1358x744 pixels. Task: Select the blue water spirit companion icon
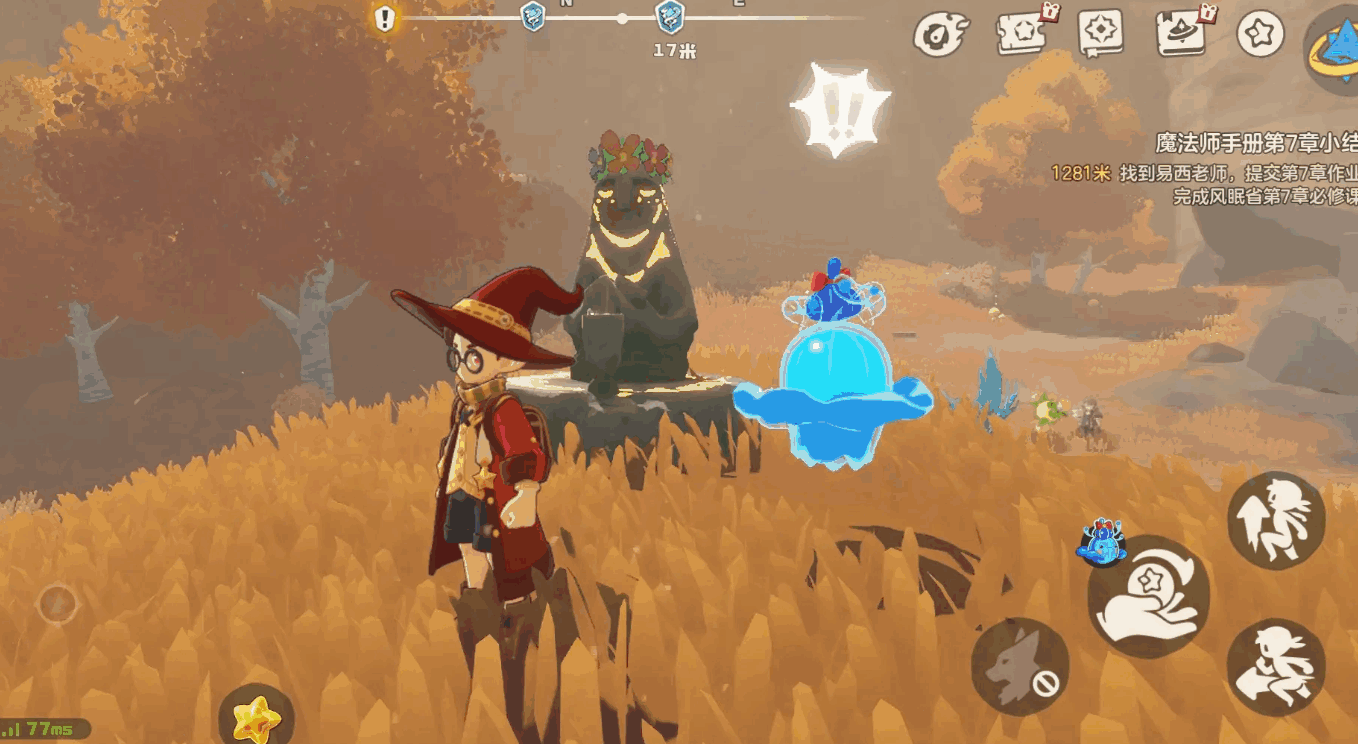(x=1101, y=540)
